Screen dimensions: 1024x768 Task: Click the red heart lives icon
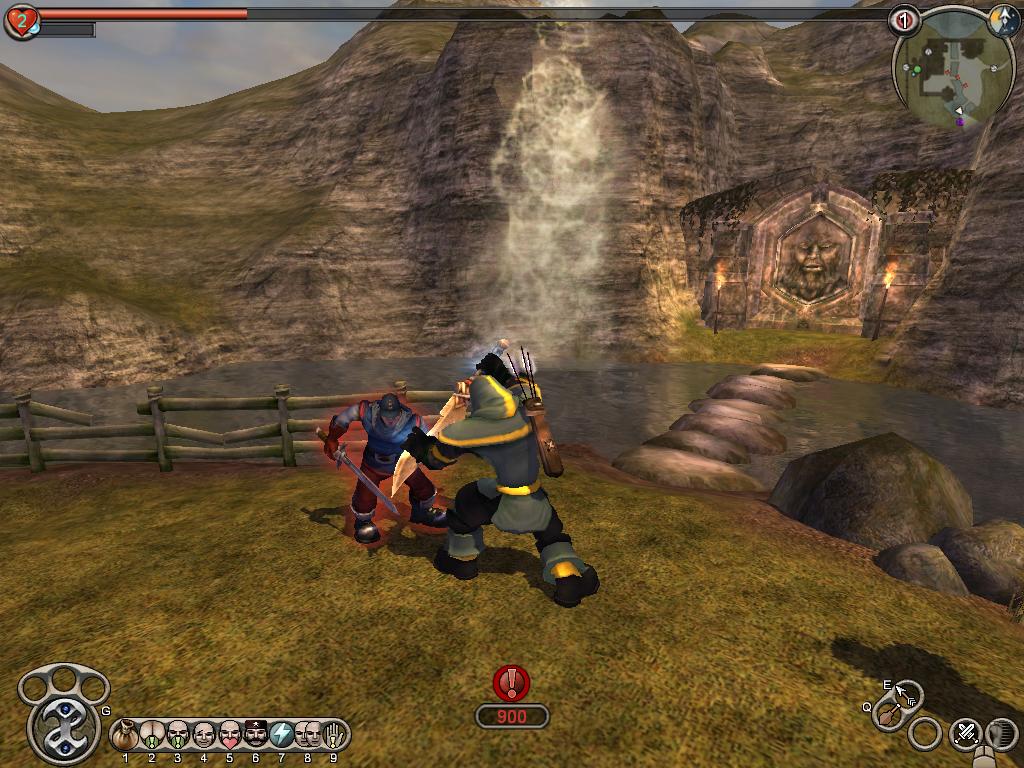(21, 21)
